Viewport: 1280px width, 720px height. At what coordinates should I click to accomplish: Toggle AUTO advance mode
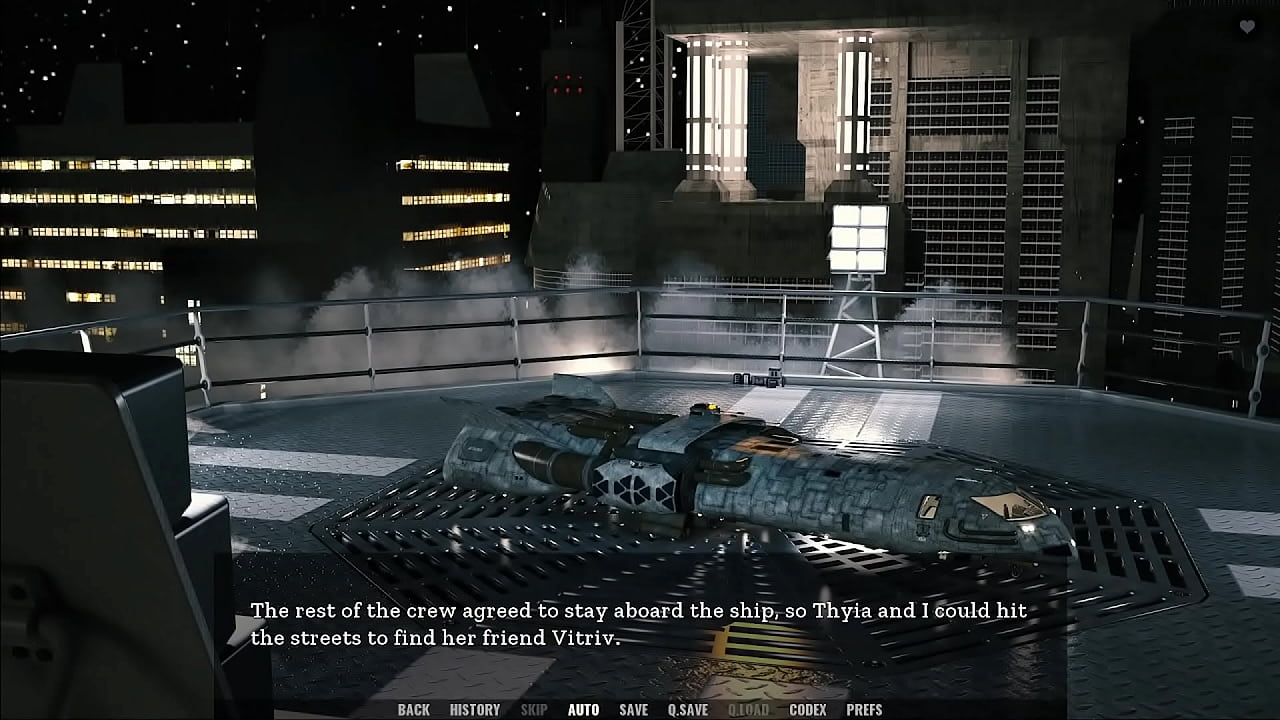pyautogui.click(x=583, y=710)
